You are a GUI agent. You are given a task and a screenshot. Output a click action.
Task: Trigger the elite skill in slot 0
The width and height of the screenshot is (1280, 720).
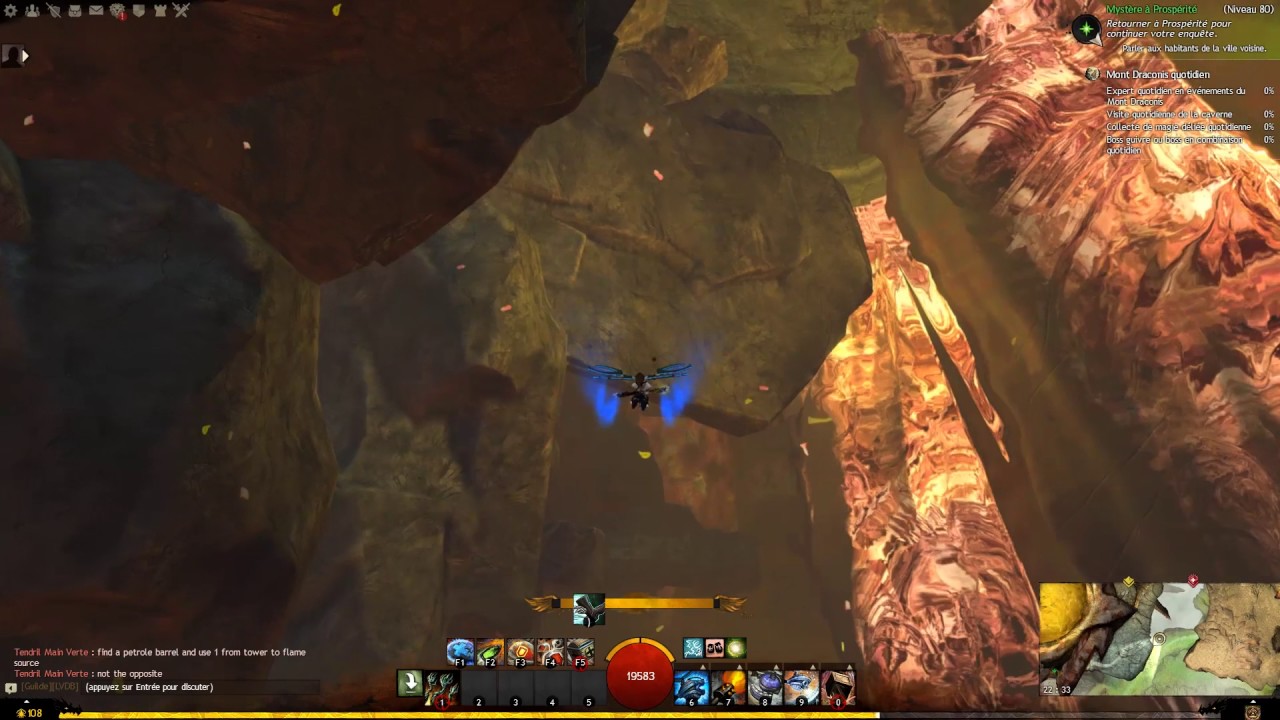(836, 685)
